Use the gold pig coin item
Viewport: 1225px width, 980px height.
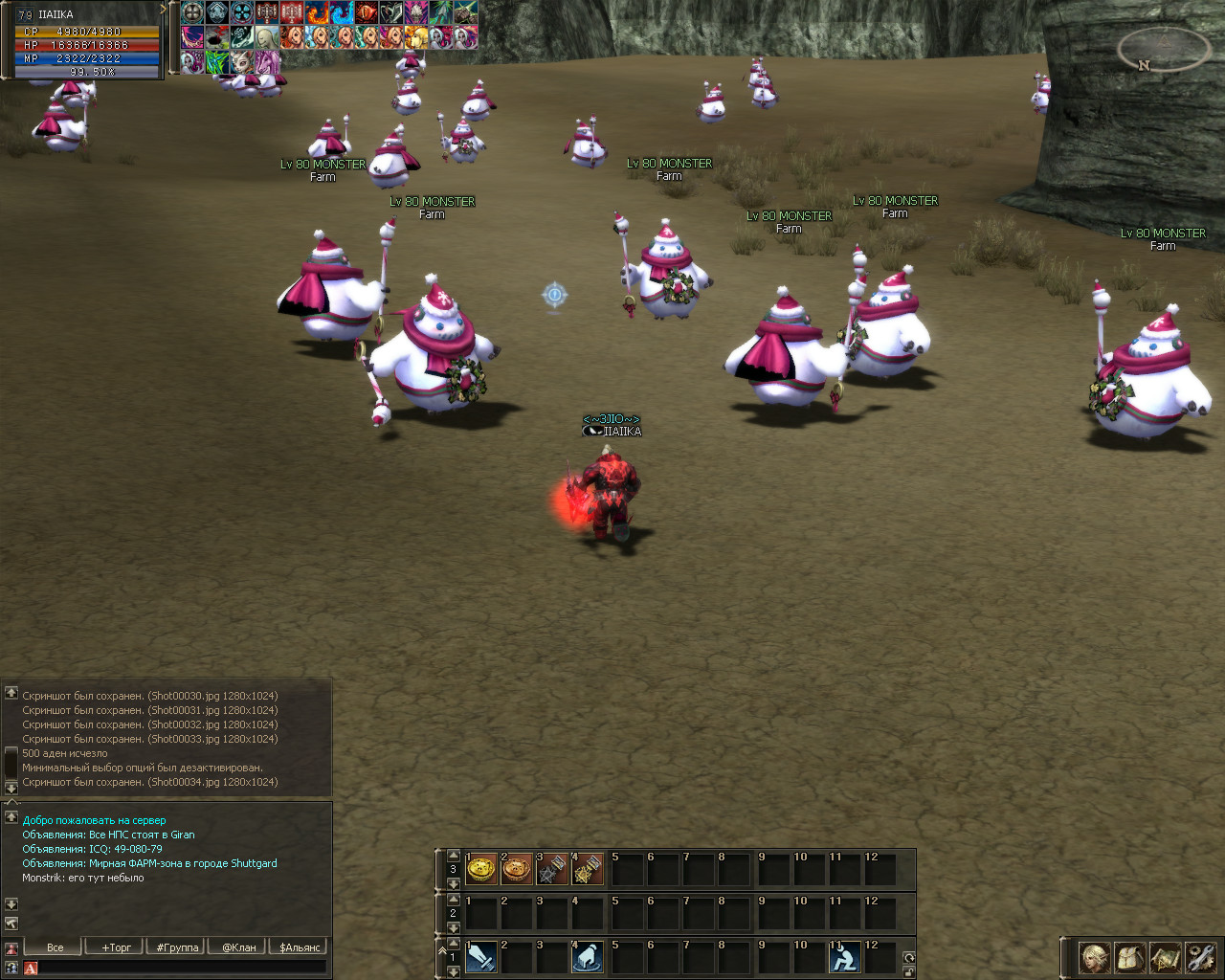[481, 869]
